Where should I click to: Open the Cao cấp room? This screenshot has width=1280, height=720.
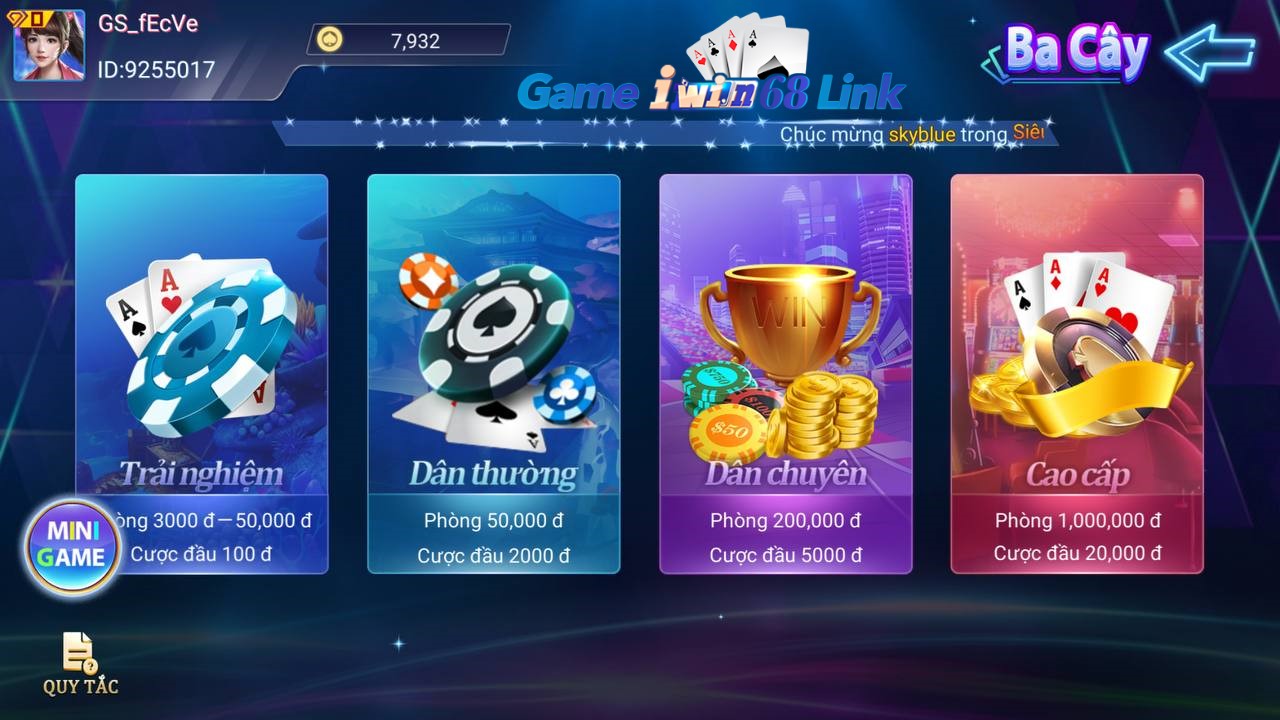pyautogui.click(x=1076, y=373)
